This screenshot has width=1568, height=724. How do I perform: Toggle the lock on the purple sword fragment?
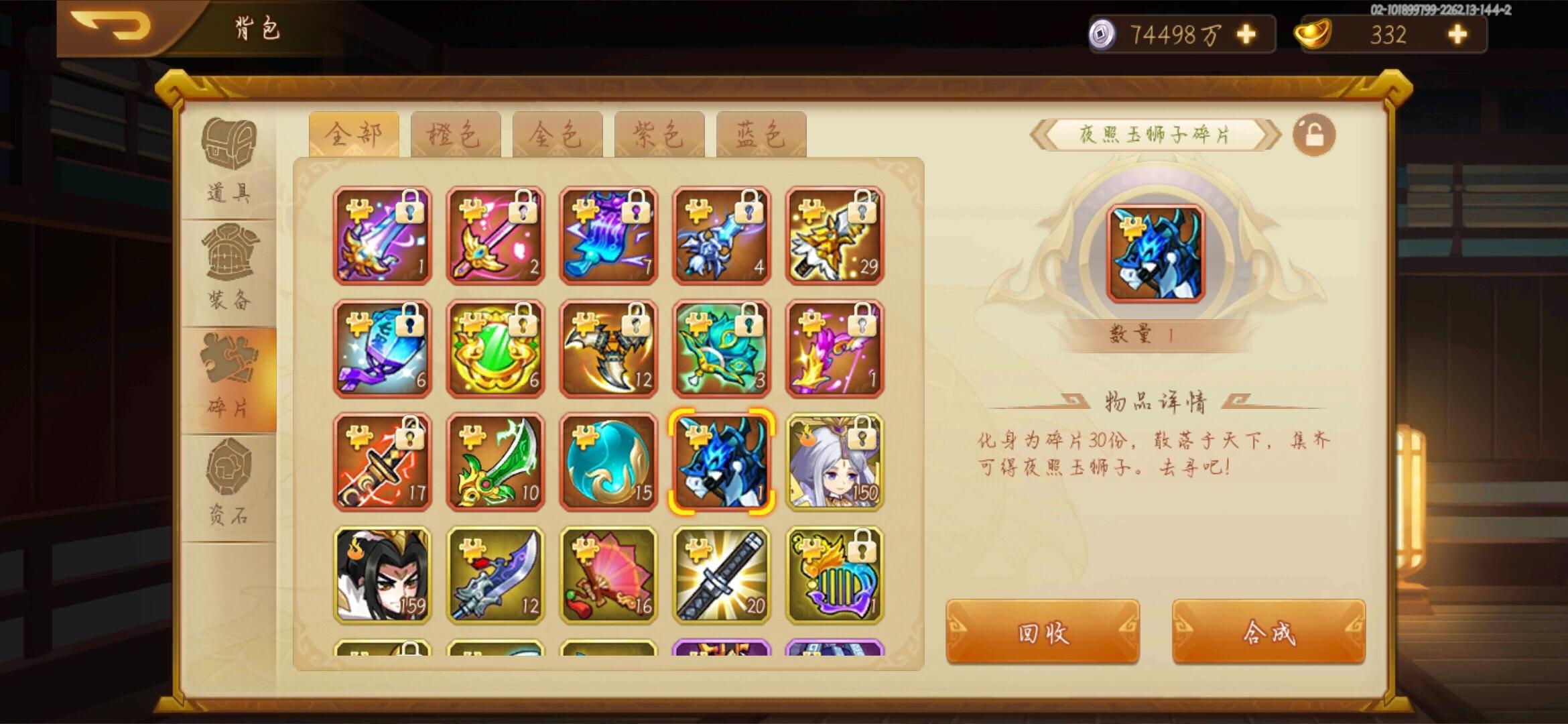coord(411,208)
